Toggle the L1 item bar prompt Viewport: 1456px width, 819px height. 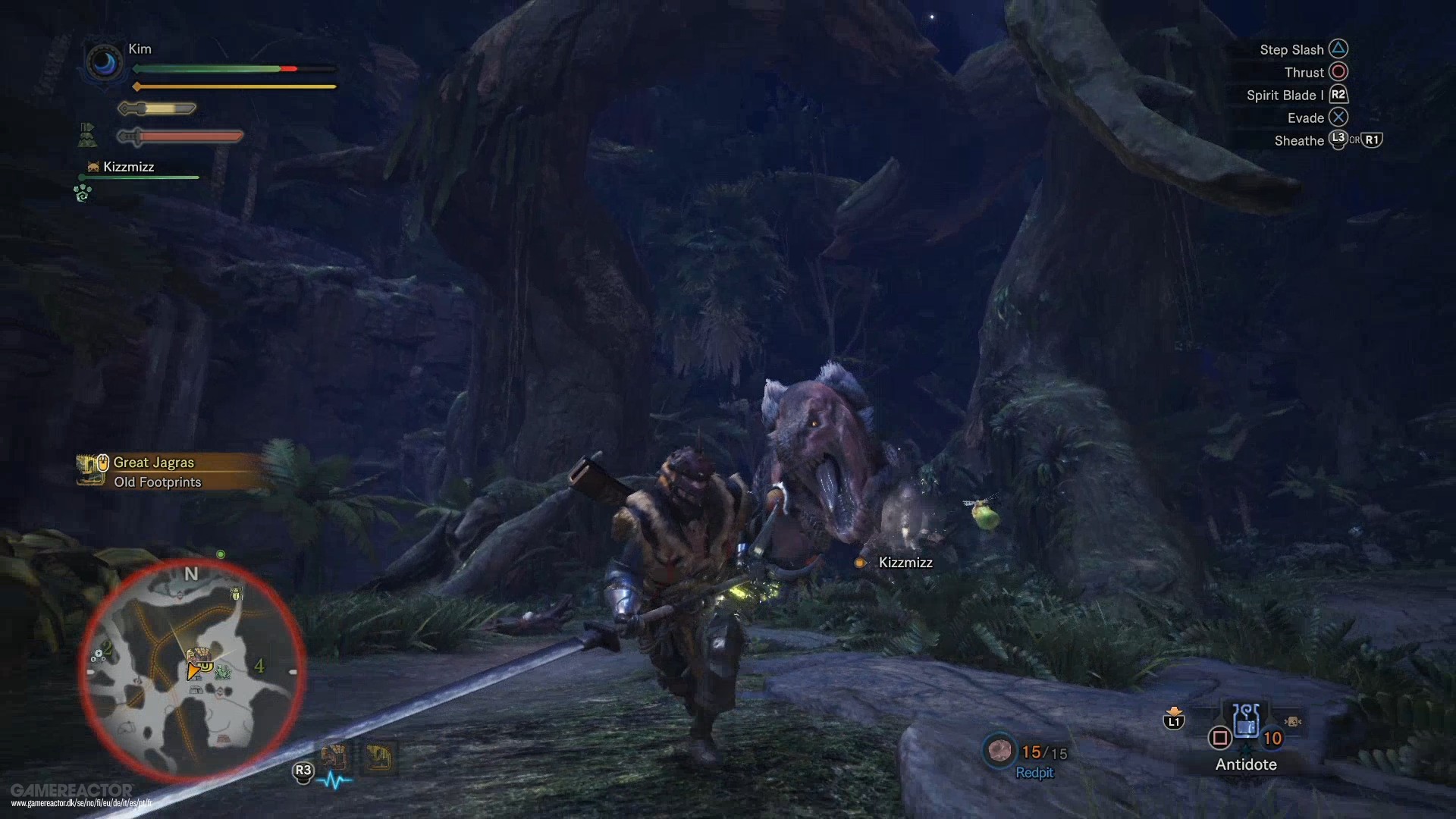1172,722
